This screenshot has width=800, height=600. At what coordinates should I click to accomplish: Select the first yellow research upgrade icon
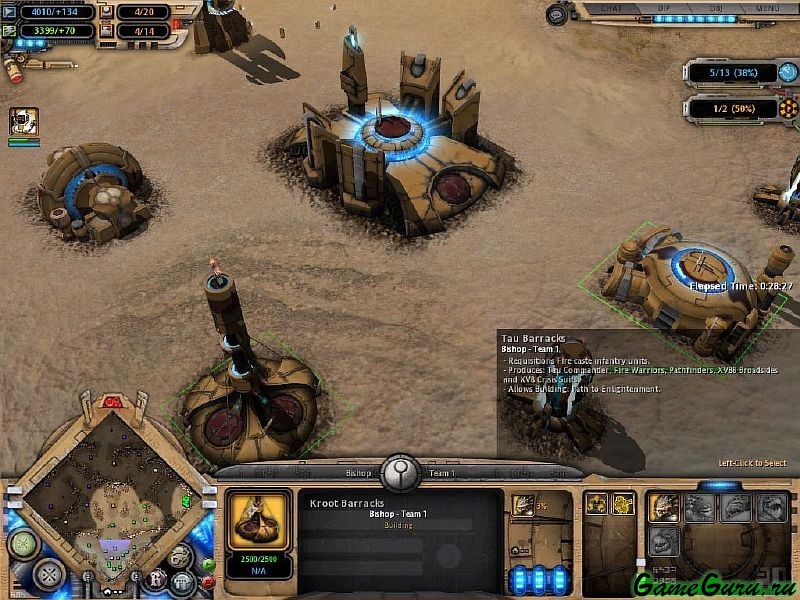595,504
